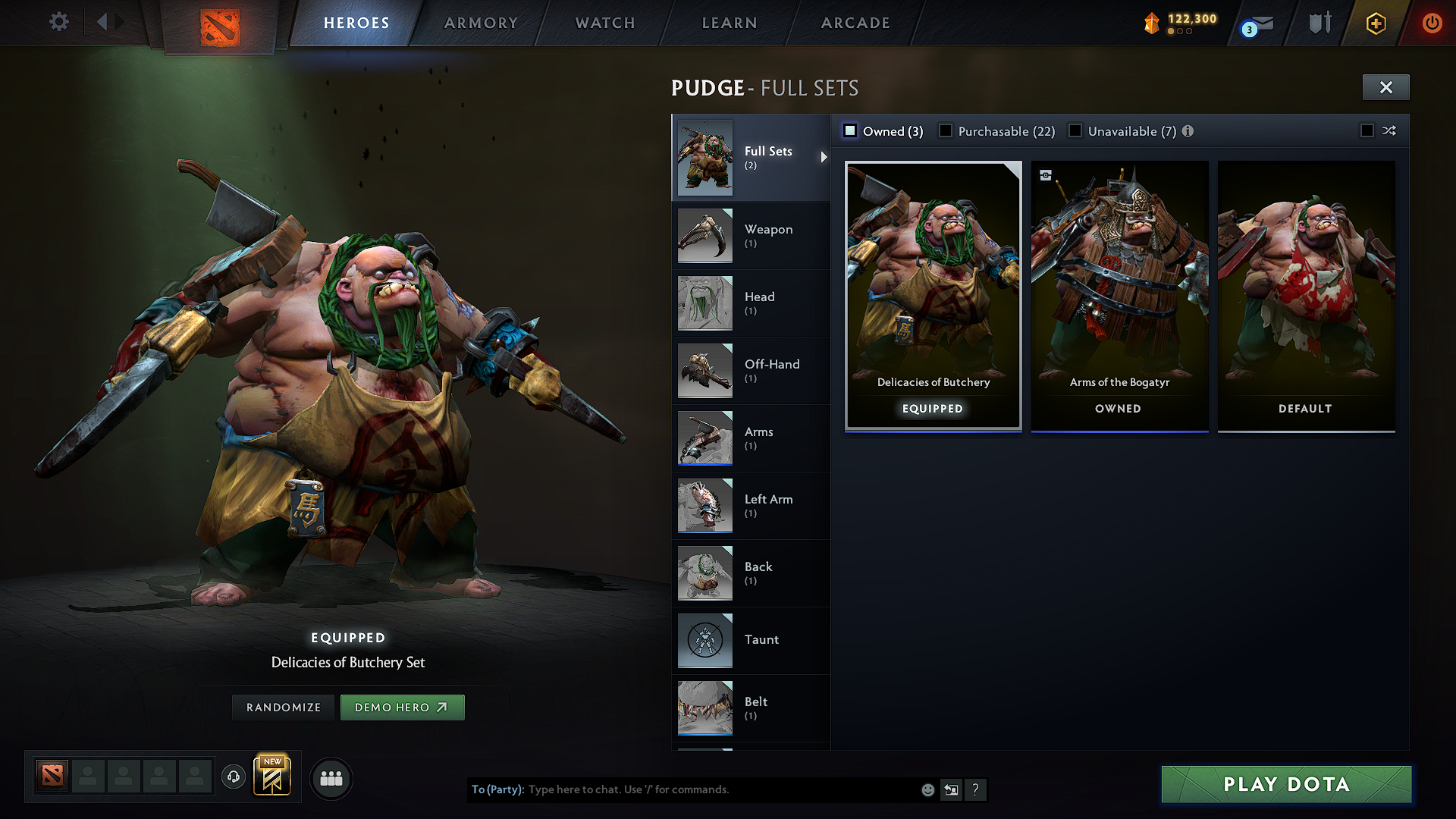Click the filled page indicator dot under 122,300
This screenshot has width=1456, height=819.
tap(1171, 32)
